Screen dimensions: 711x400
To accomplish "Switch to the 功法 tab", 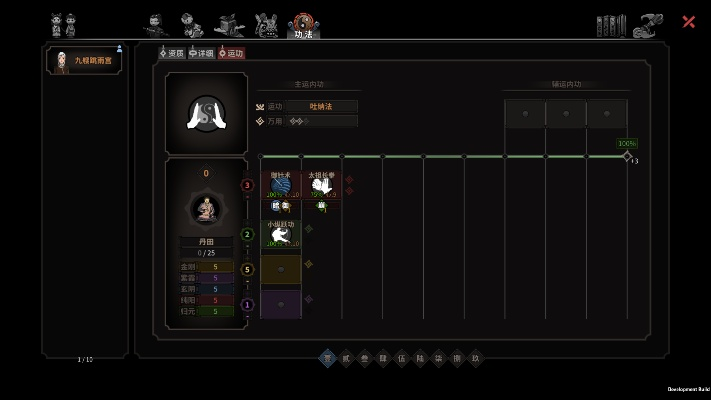I will [x=303, y=25].
